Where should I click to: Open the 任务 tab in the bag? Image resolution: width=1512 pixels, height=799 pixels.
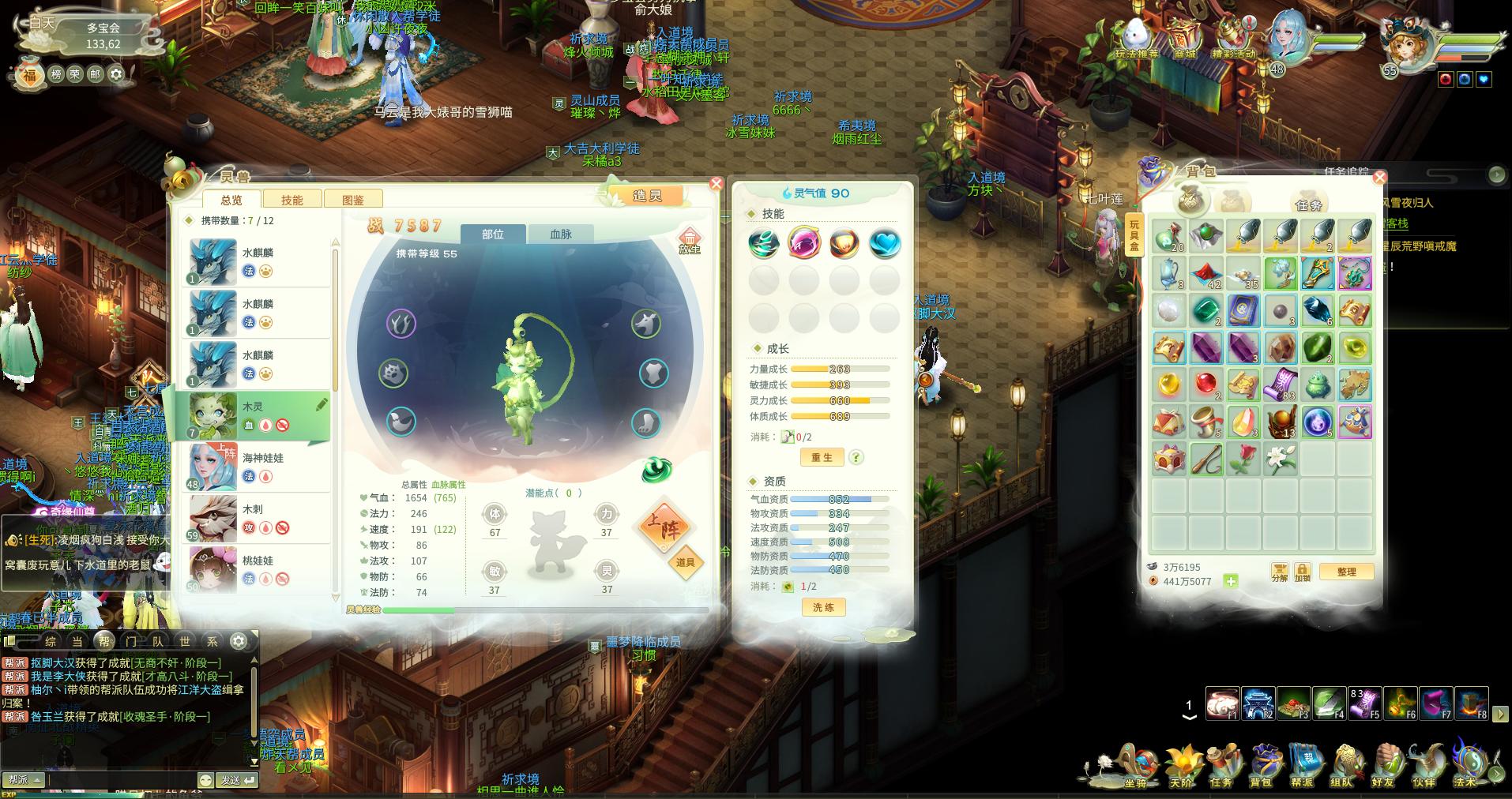pos(1308,204)
